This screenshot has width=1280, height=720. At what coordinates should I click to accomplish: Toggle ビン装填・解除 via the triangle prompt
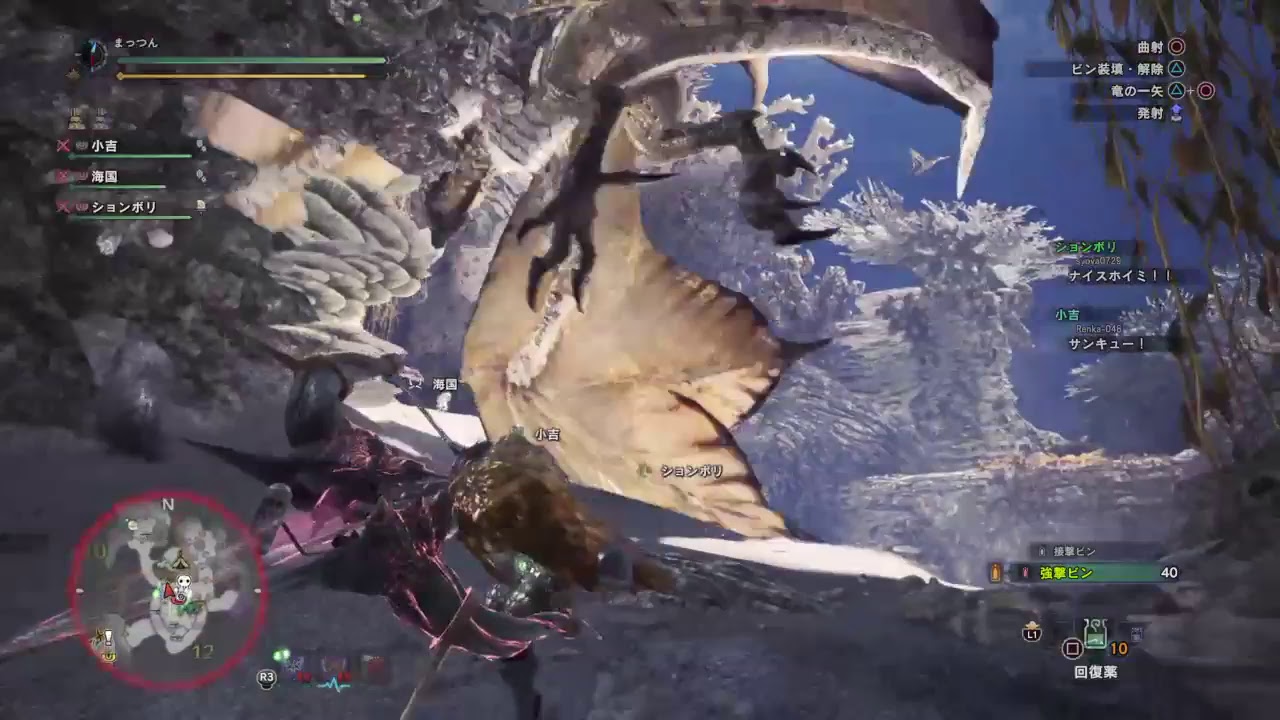click(1178, 69)
